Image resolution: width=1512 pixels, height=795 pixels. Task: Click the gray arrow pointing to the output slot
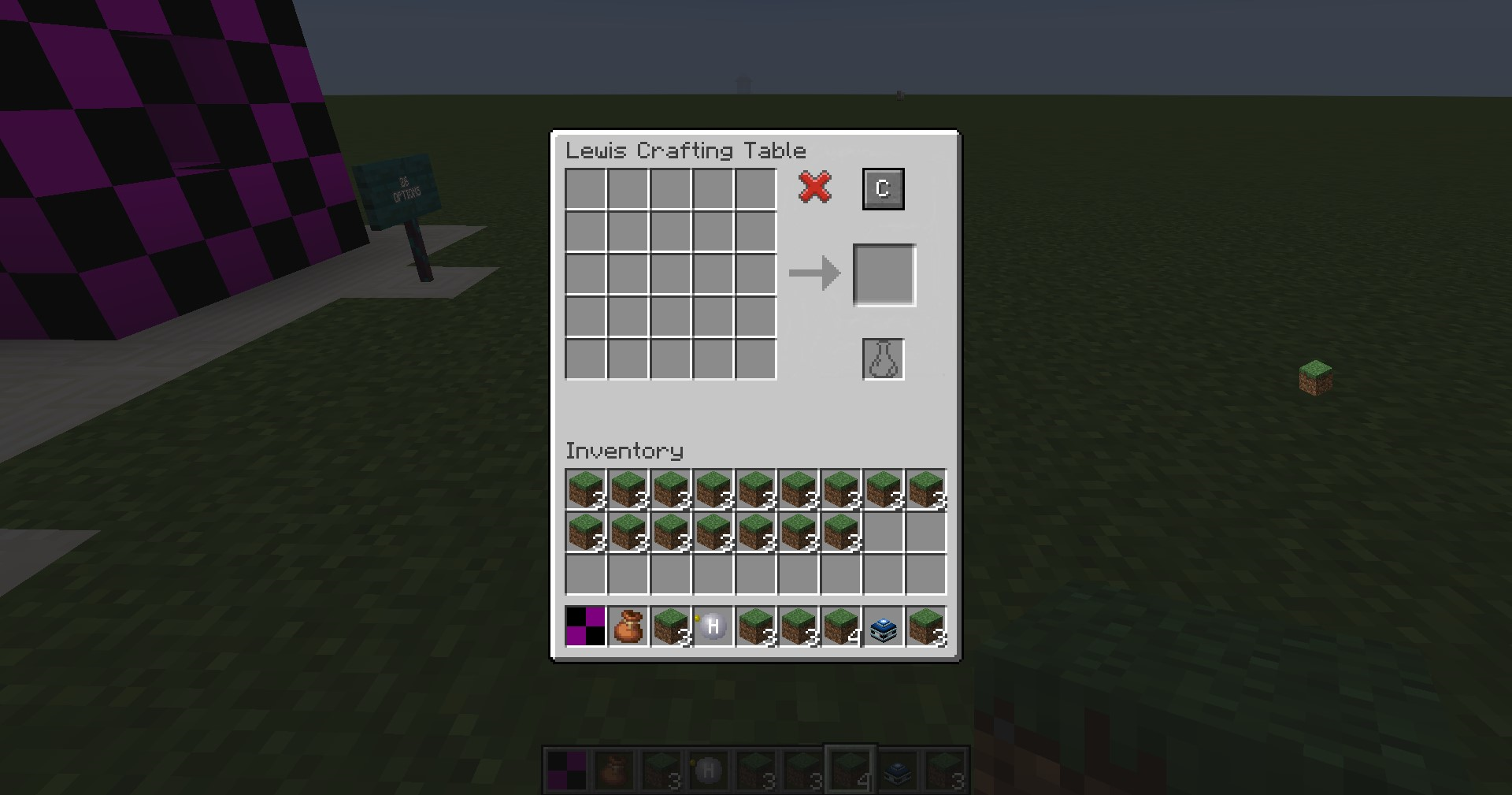coord(813,273)
